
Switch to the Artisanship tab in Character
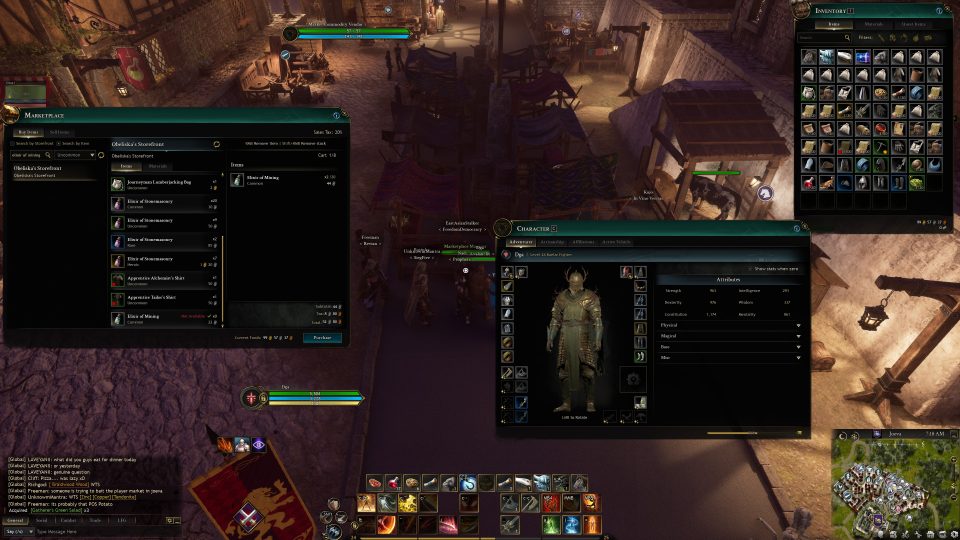click(552, 242)
